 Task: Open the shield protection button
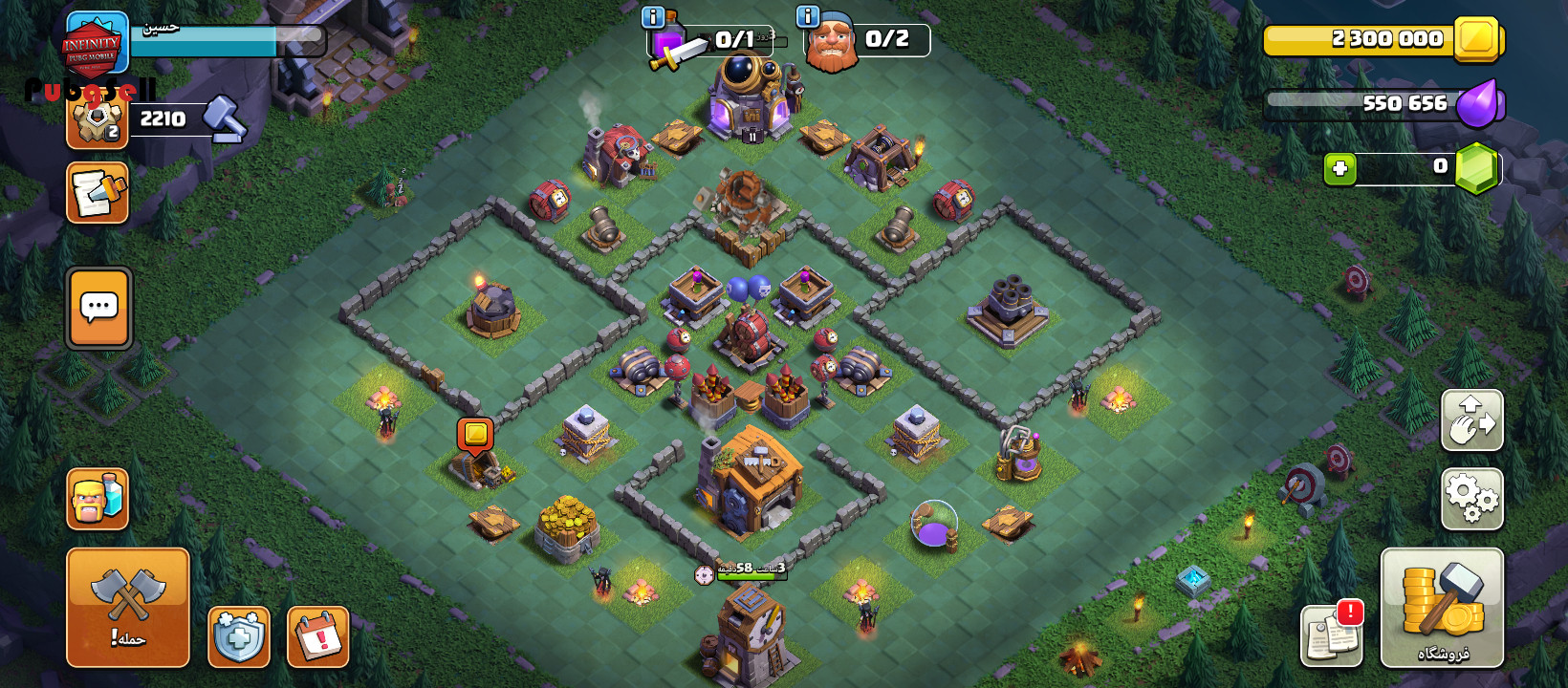point(238,636)
